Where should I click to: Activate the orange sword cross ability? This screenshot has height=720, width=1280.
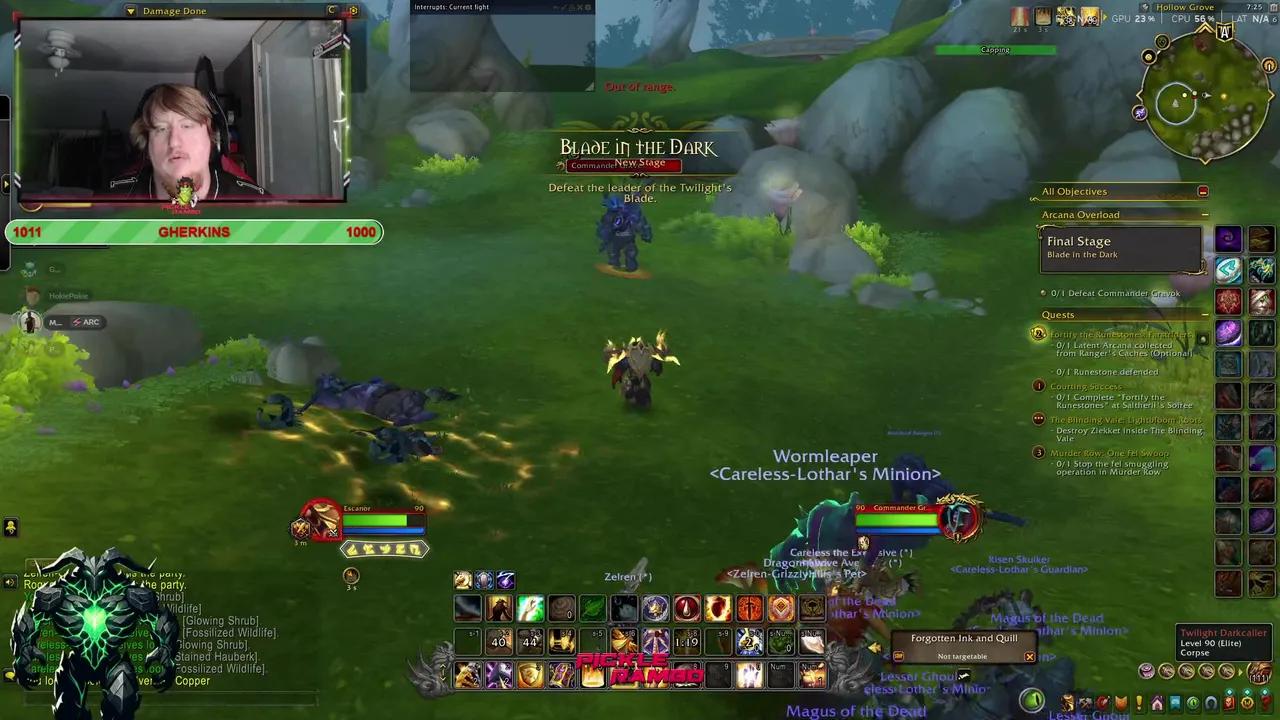(749, 607)
